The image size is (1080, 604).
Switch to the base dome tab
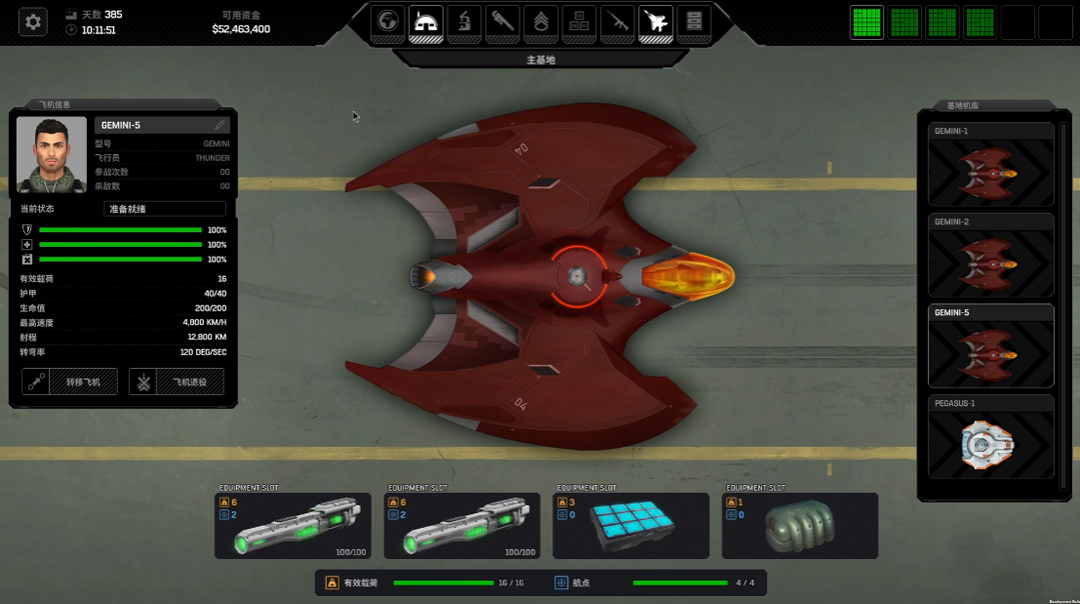point(426,21)
